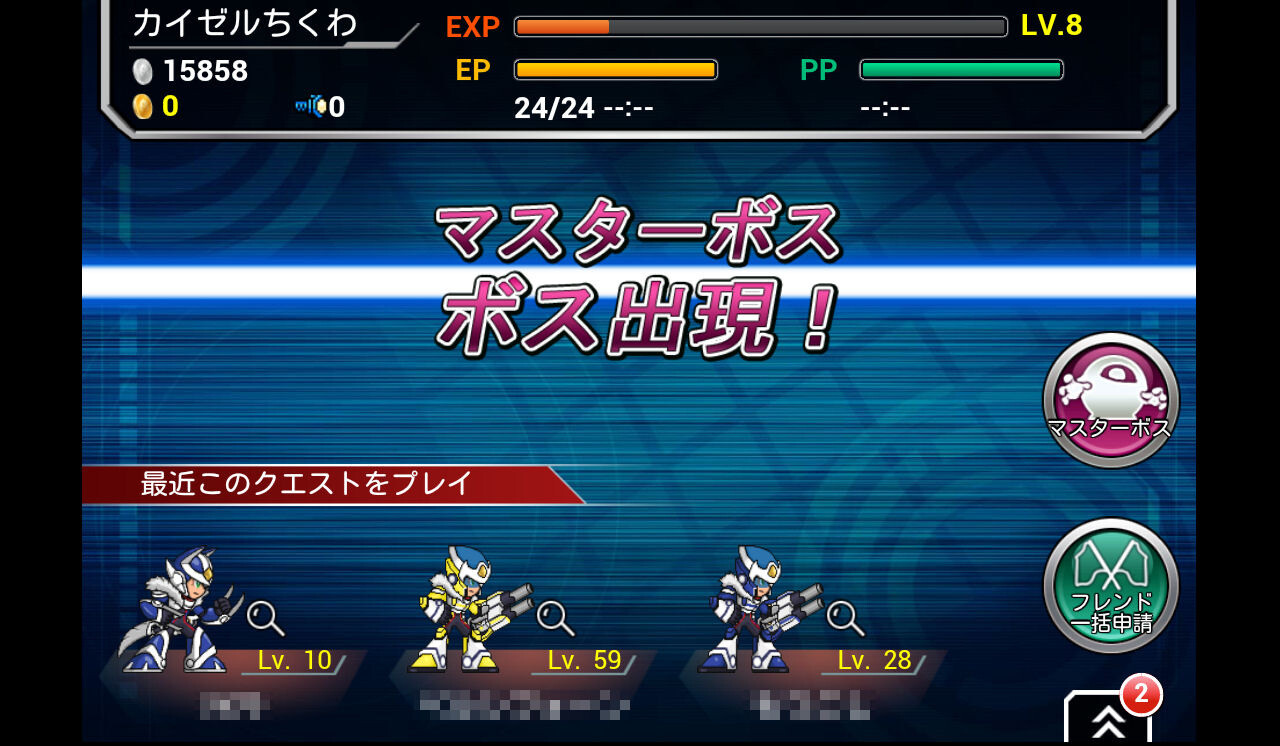This screenshot has height=746, width=1280.
Task: Tap the フレンド一括申請 friend request icon
Action: 1110,585
